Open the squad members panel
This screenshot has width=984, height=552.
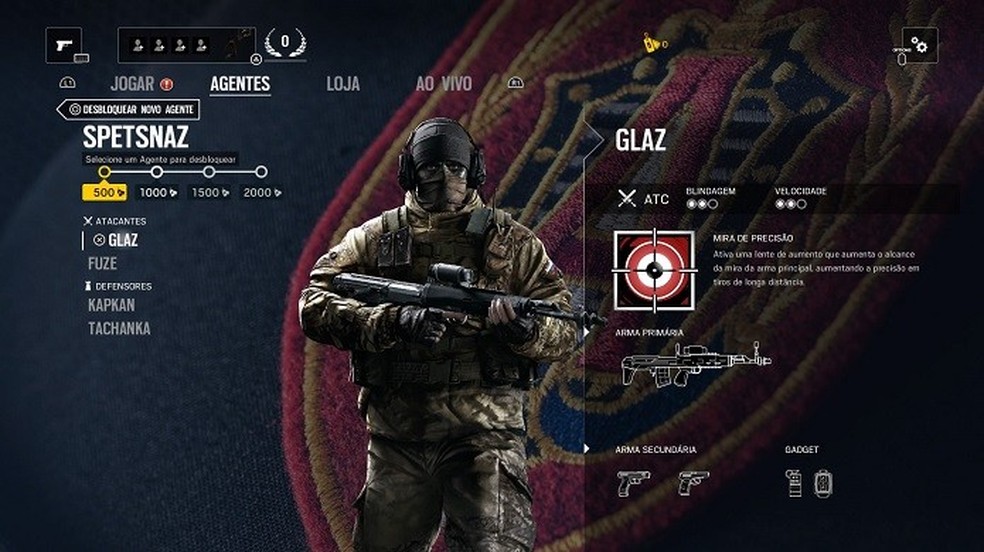[186, 45]
